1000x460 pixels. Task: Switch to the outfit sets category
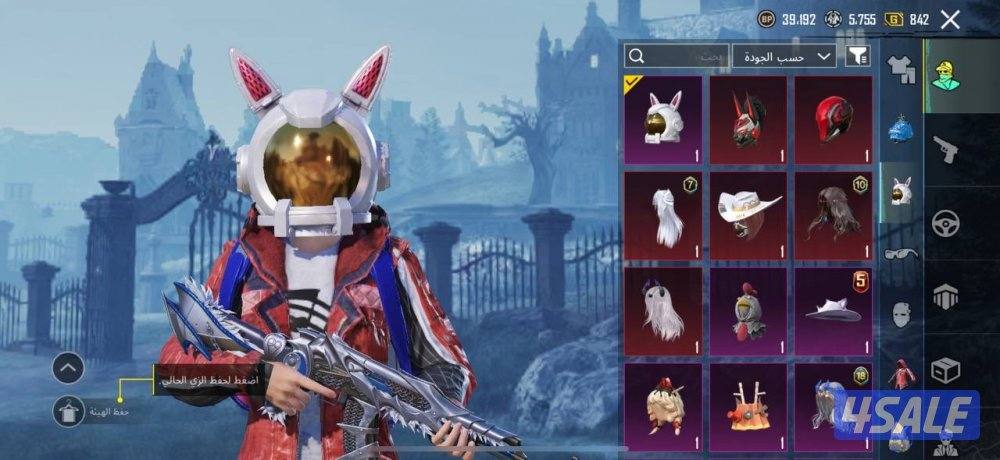(x=900, y=68)
